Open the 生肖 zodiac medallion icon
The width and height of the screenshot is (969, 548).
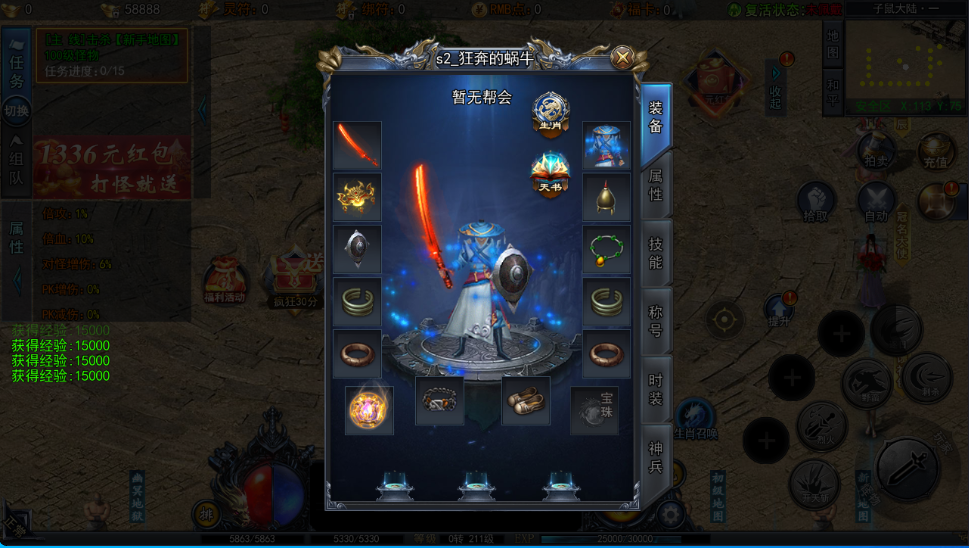(550, 112)
